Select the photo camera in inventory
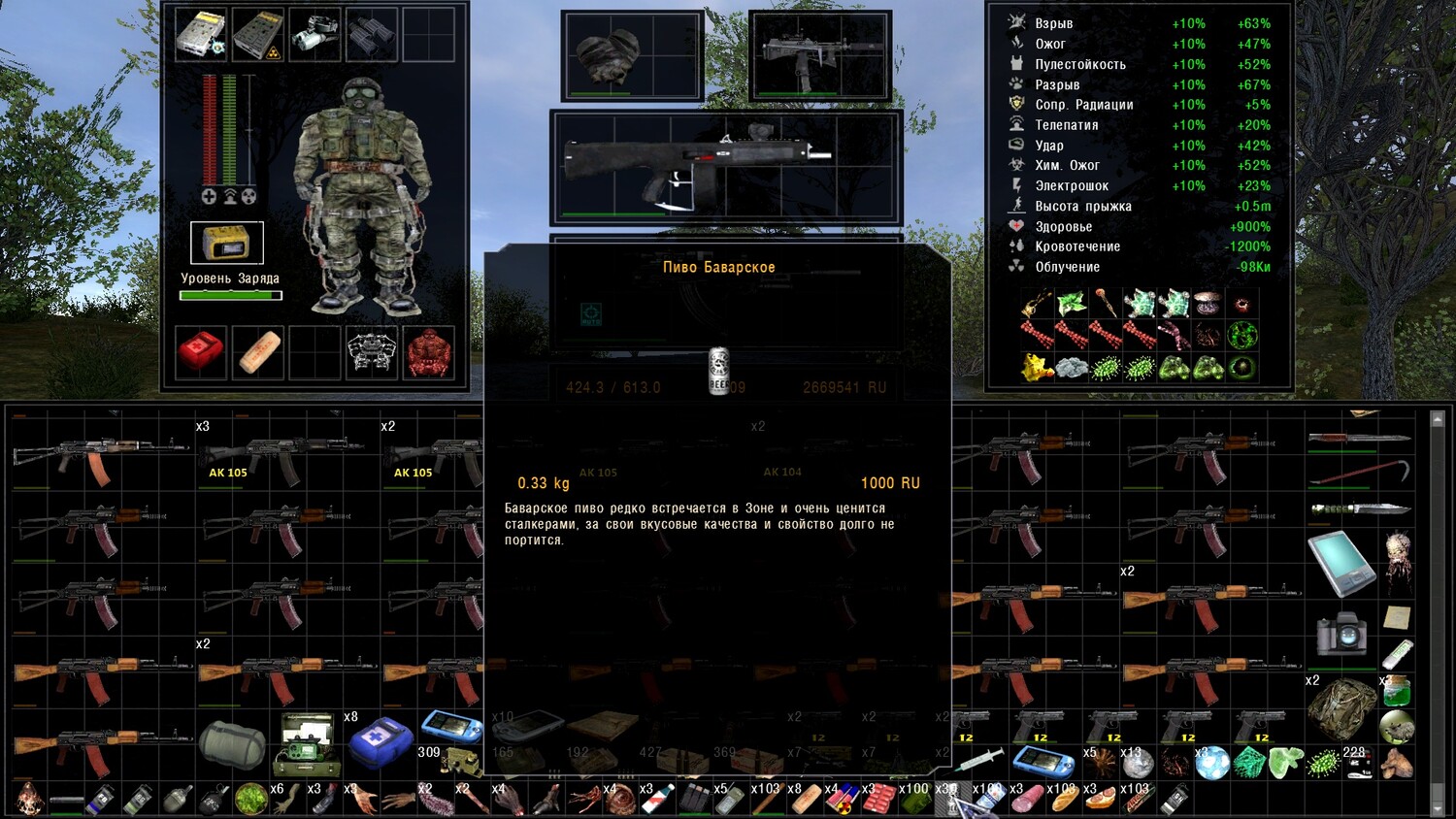The height and width of the screenshot is (819, 1456). (1341, 634)
